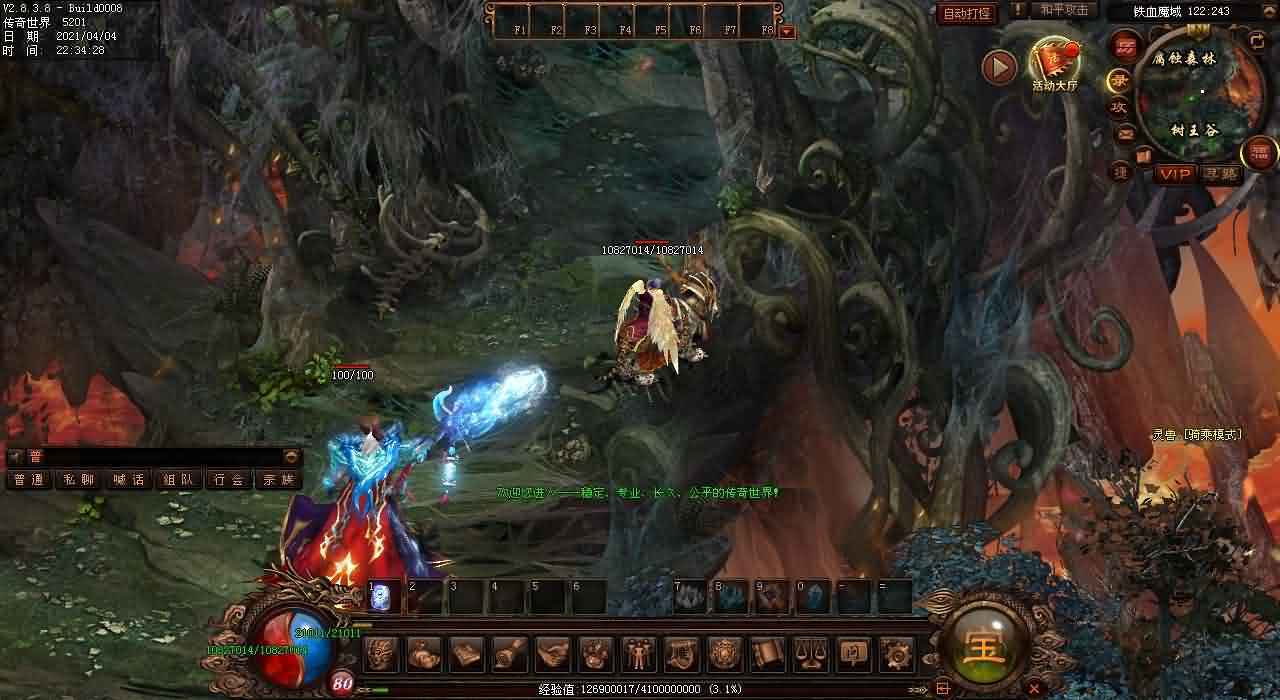The height and width of the screenshot is (700, 1280).
Task: Click the 寻路 pathfinding button
Action: [x=1220, y=174]
